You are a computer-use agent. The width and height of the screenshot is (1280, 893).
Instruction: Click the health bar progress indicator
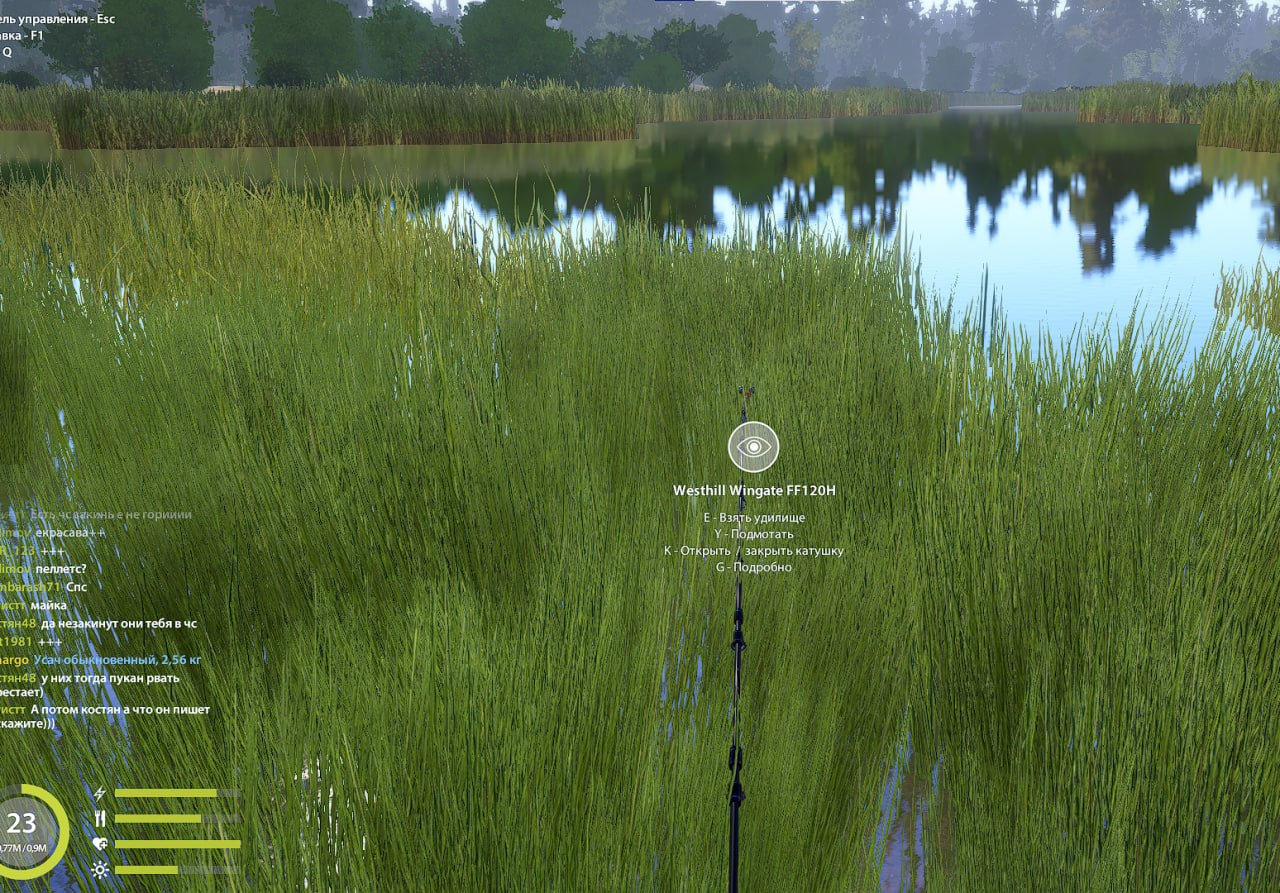tap(175, 843)
